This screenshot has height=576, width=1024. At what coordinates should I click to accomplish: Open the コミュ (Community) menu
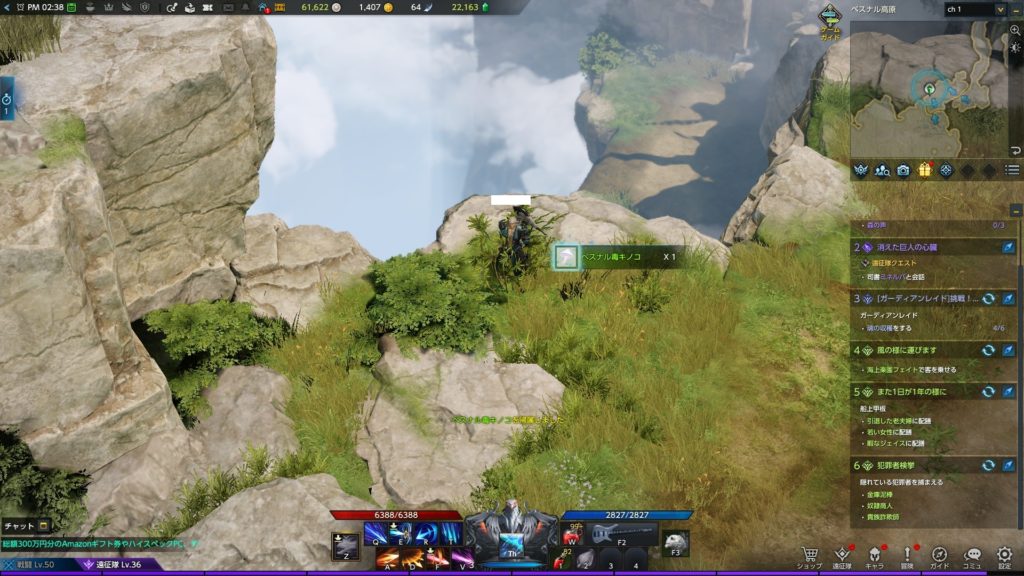[972, 556]
